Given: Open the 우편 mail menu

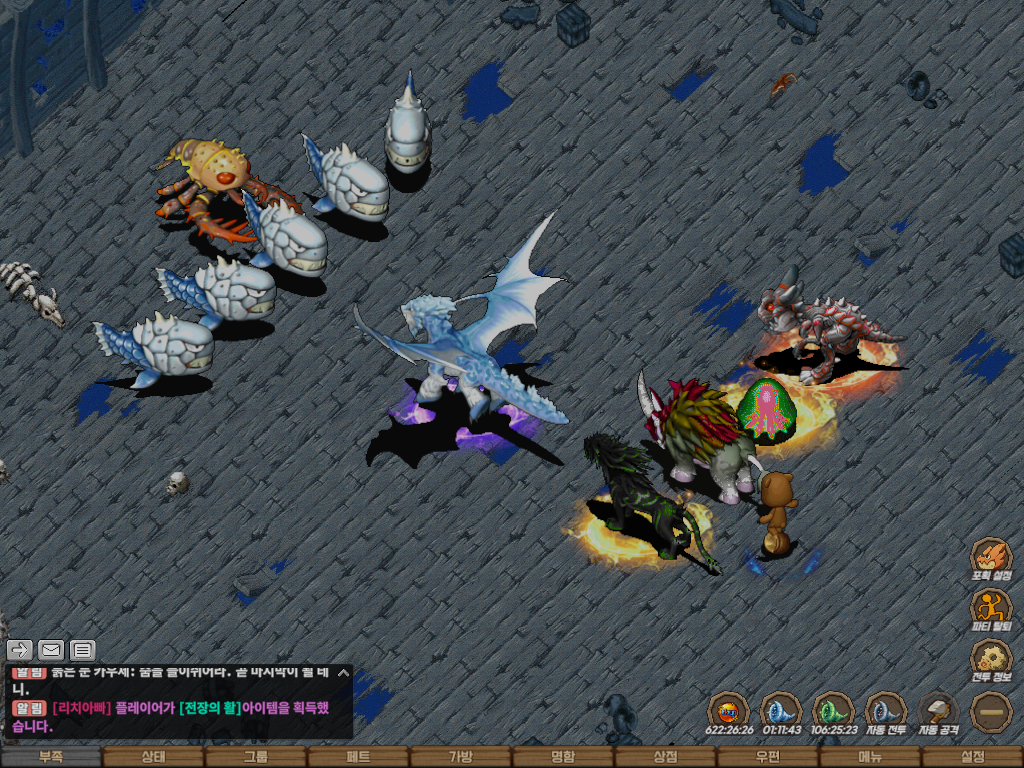Looking at the screenshot, I should [767, 757].
